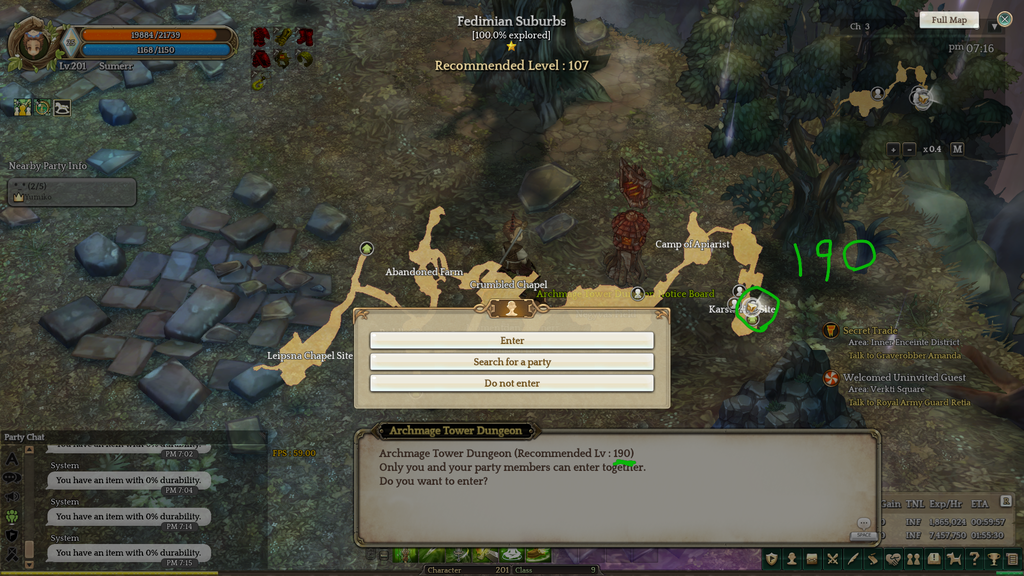Select Search for a party
The height and width of the screenshot is (576, 1024).
[512, 362]
